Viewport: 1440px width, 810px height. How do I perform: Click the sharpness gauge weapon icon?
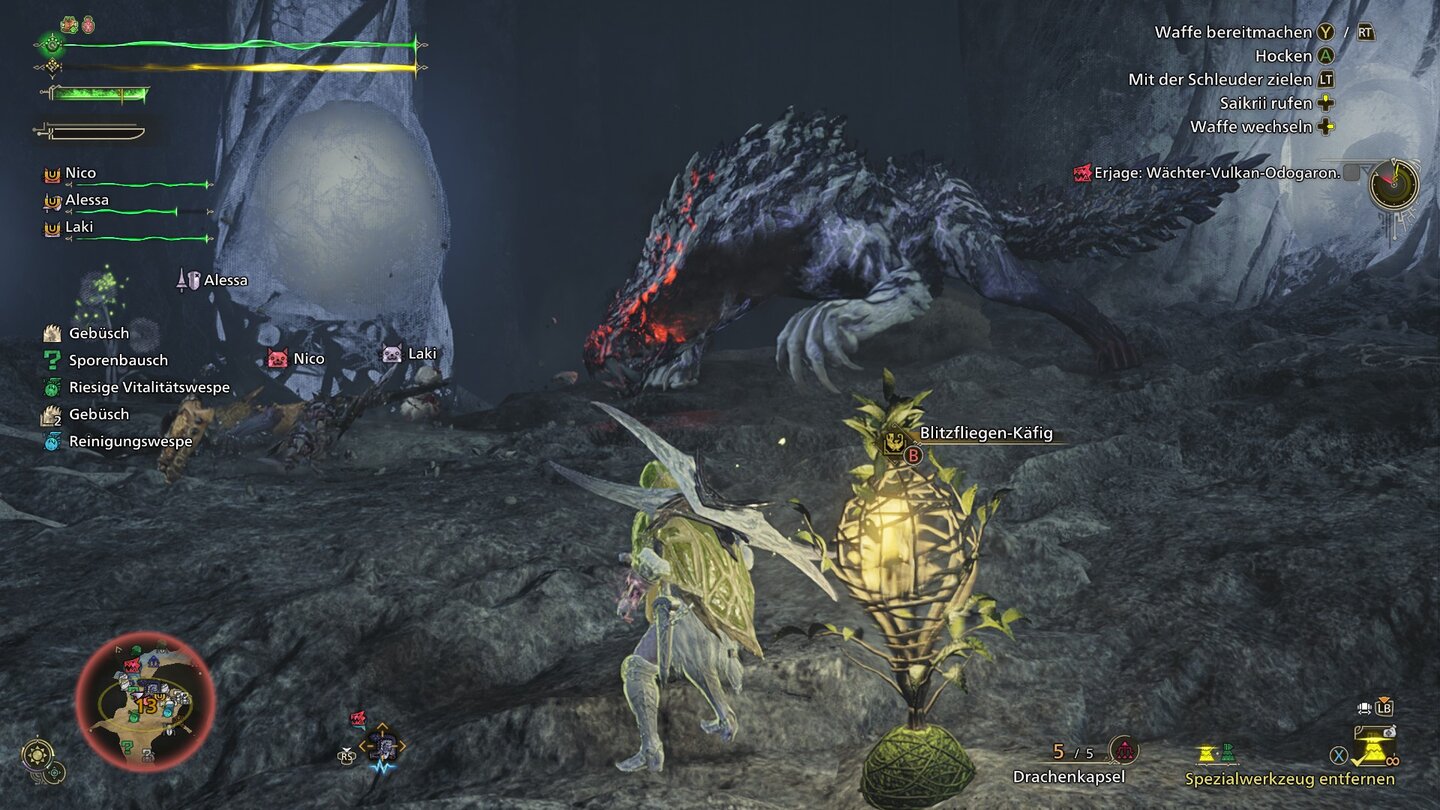95,94
